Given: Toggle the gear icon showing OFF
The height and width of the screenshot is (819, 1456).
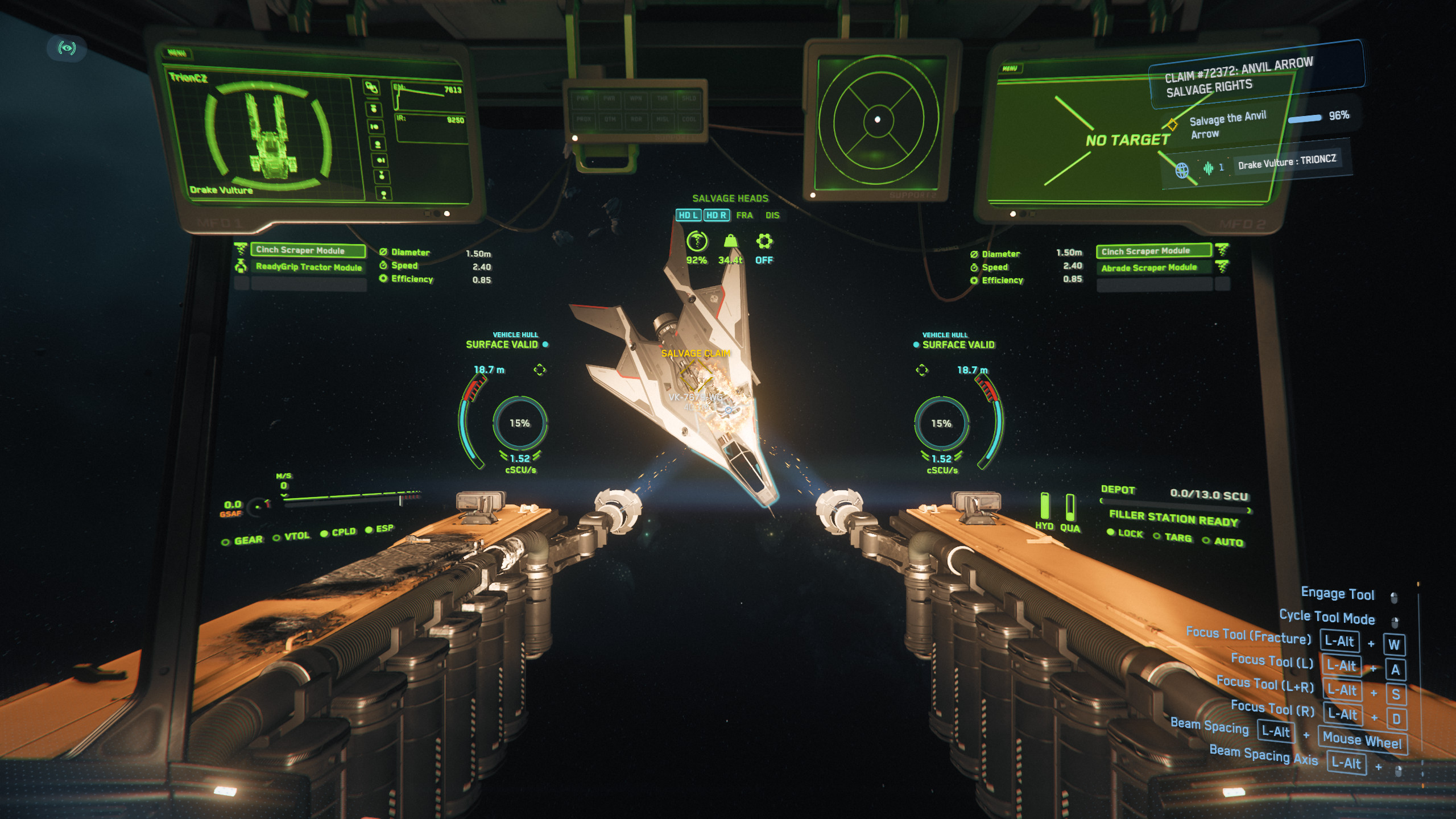Looking at the screenshot, I should click(764, 242).
